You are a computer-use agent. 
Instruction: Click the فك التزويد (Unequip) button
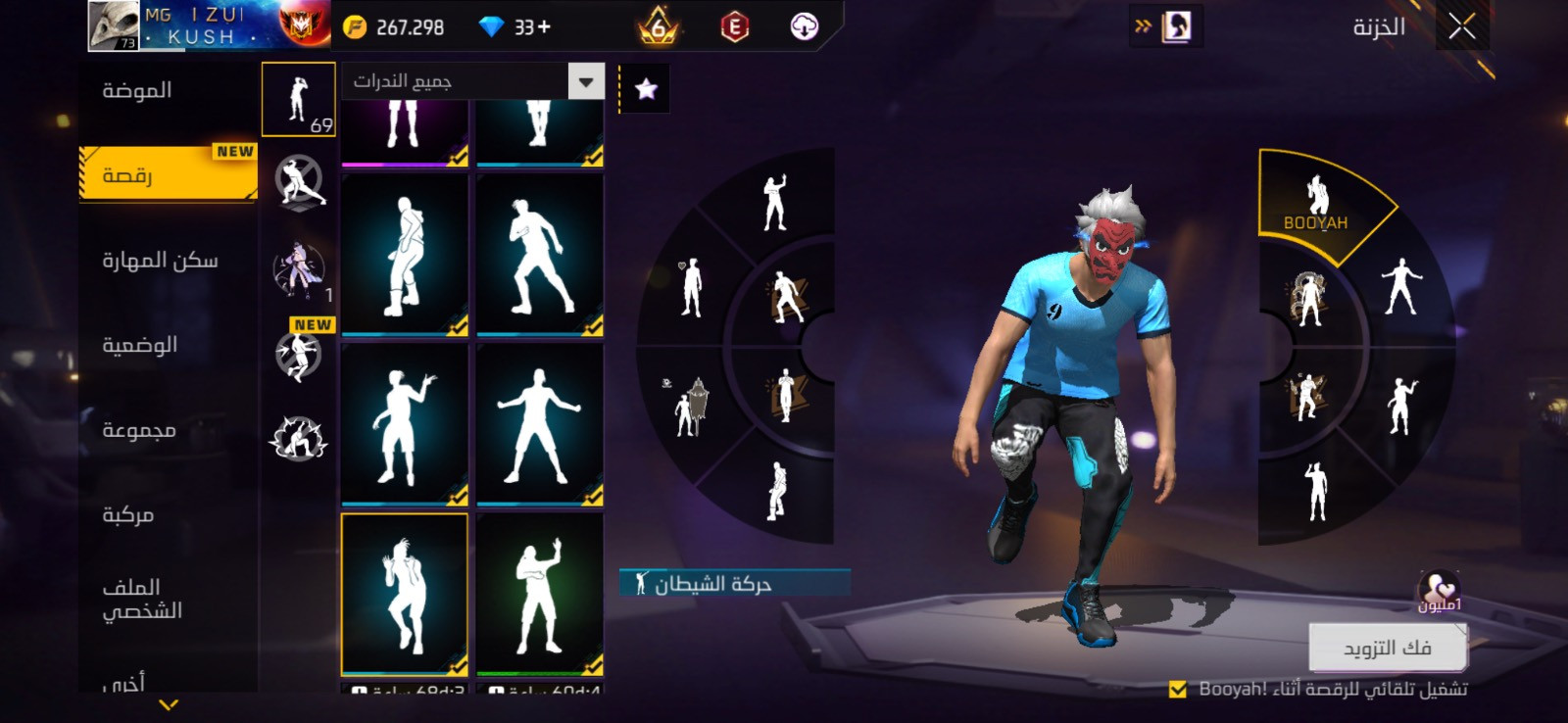coord(1387,648)
